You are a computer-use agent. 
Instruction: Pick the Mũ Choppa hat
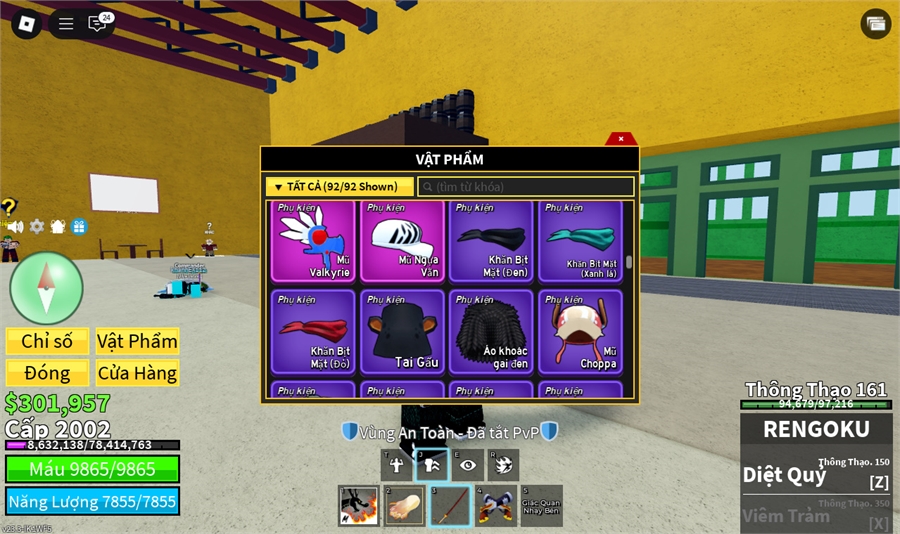click(x=580, y=332)
